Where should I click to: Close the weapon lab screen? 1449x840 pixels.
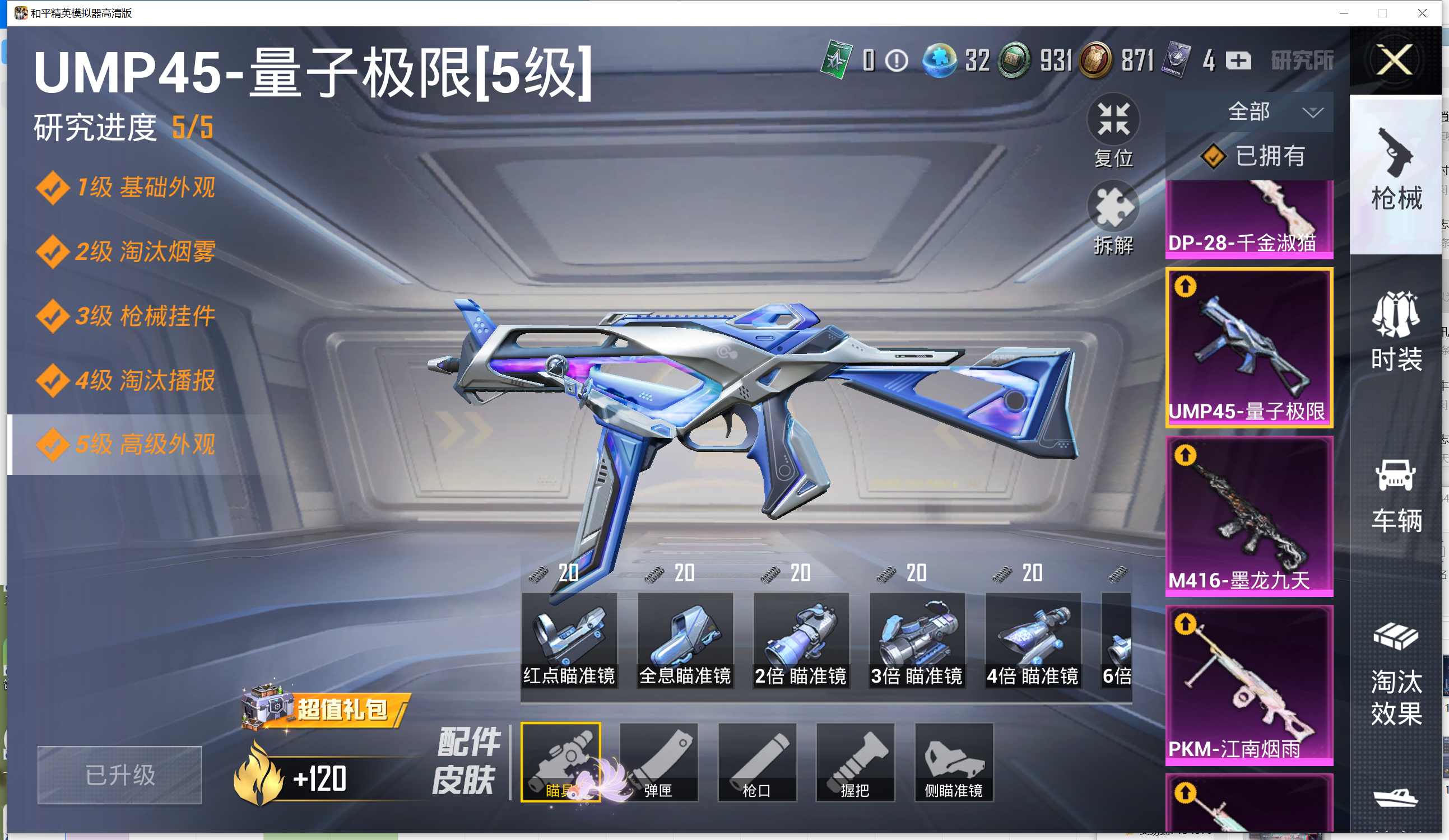[1395, 60]
